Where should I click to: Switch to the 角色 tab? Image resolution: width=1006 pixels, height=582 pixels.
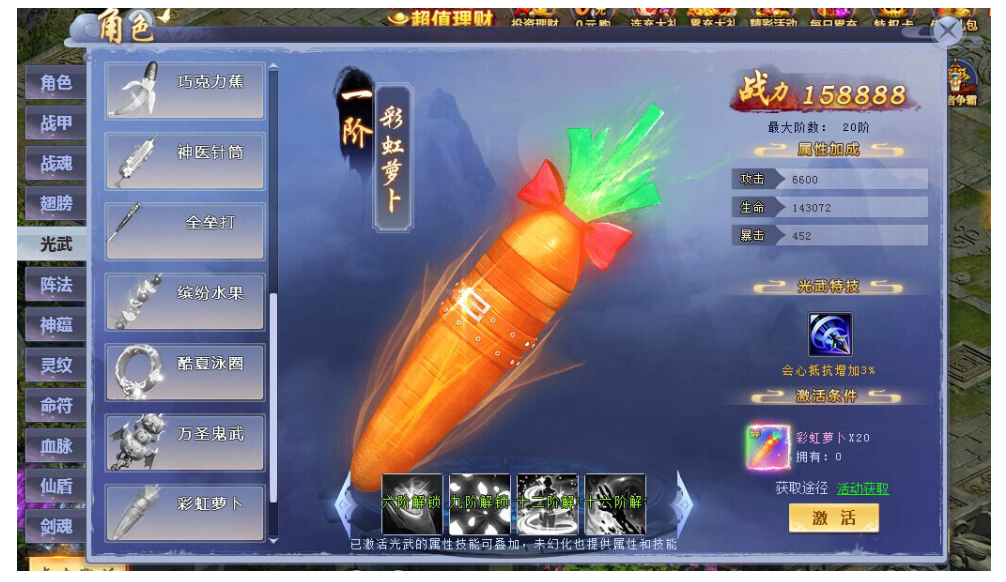[x=56, y=83]
